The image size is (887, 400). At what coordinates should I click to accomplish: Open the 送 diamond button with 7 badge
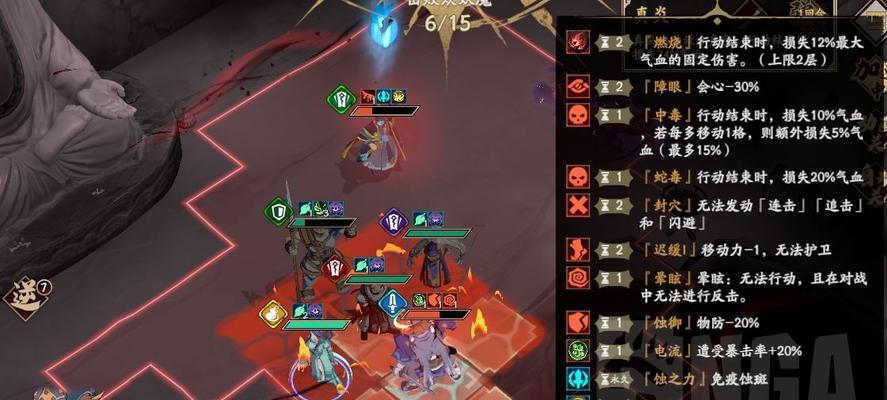(22, 295)
